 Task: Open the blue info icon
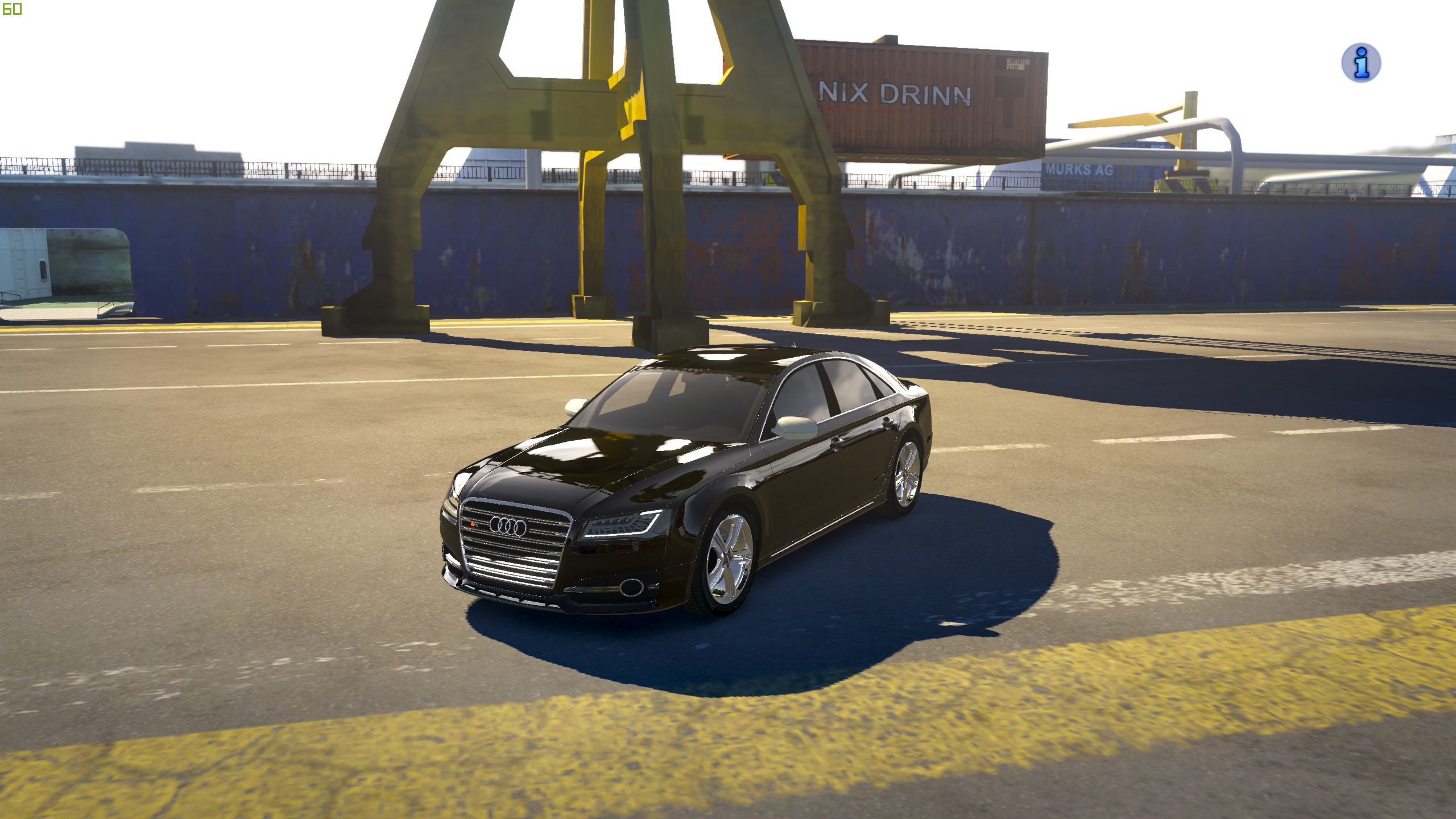[x=1361, y=63]
